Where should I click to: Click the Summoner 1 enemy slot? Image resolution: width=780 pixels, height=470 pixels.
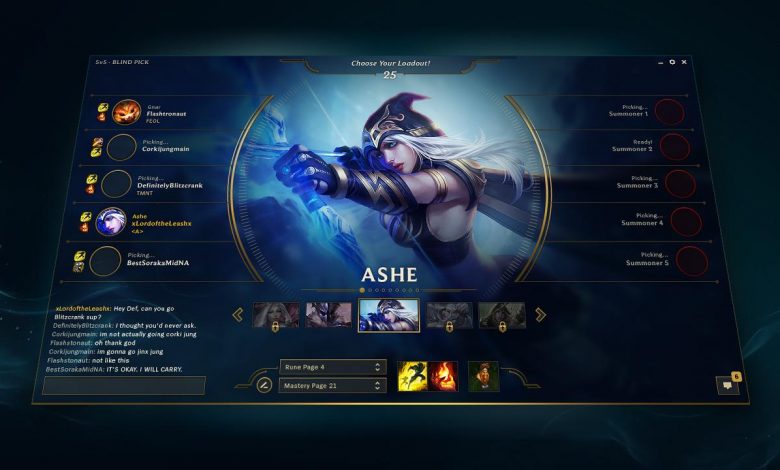[669, 112]
